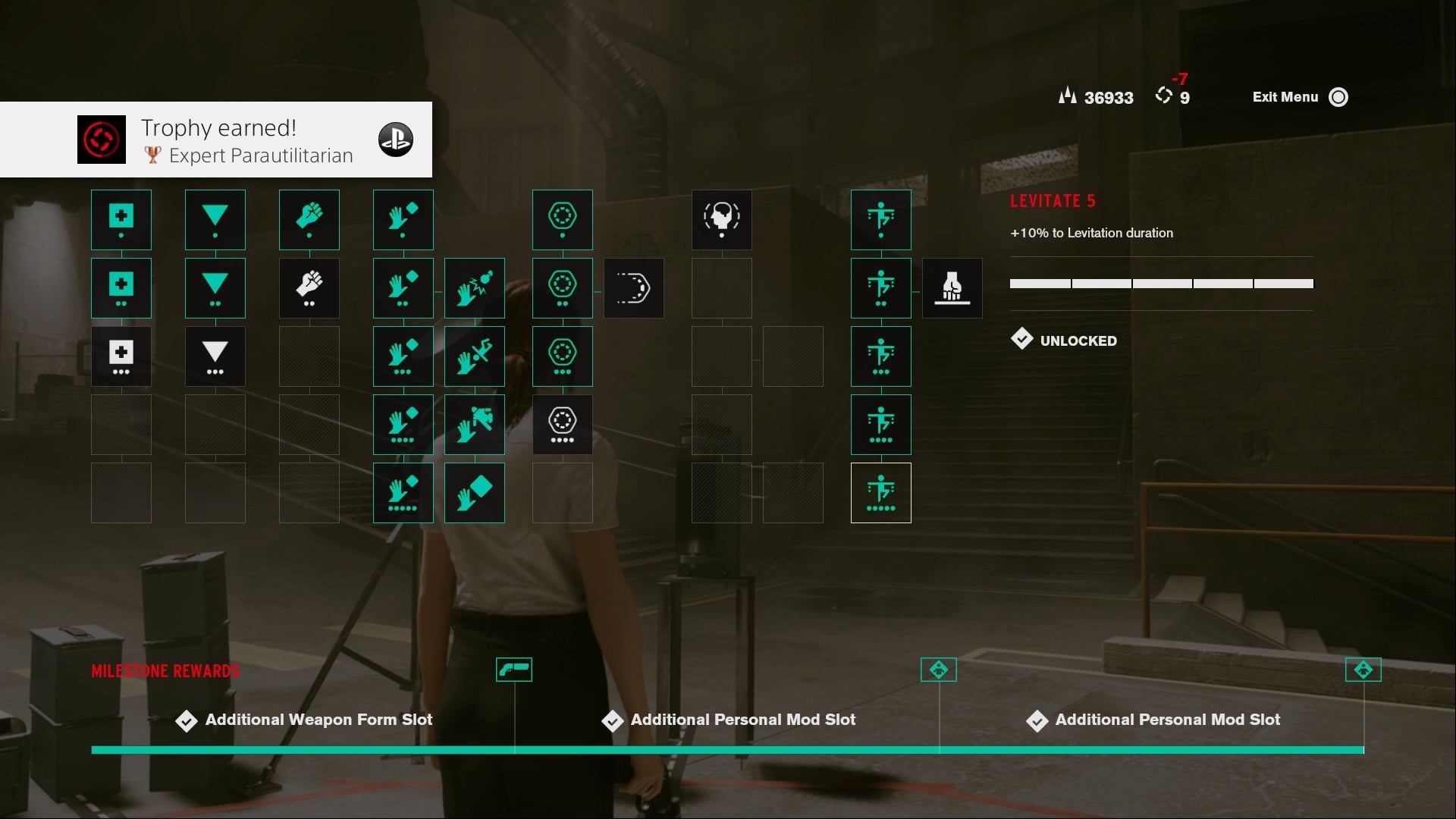This screenshot has width=1456, height=819.
Task: Click the weapon form milestone pistol icon
Action: click(x=513, y=670)
